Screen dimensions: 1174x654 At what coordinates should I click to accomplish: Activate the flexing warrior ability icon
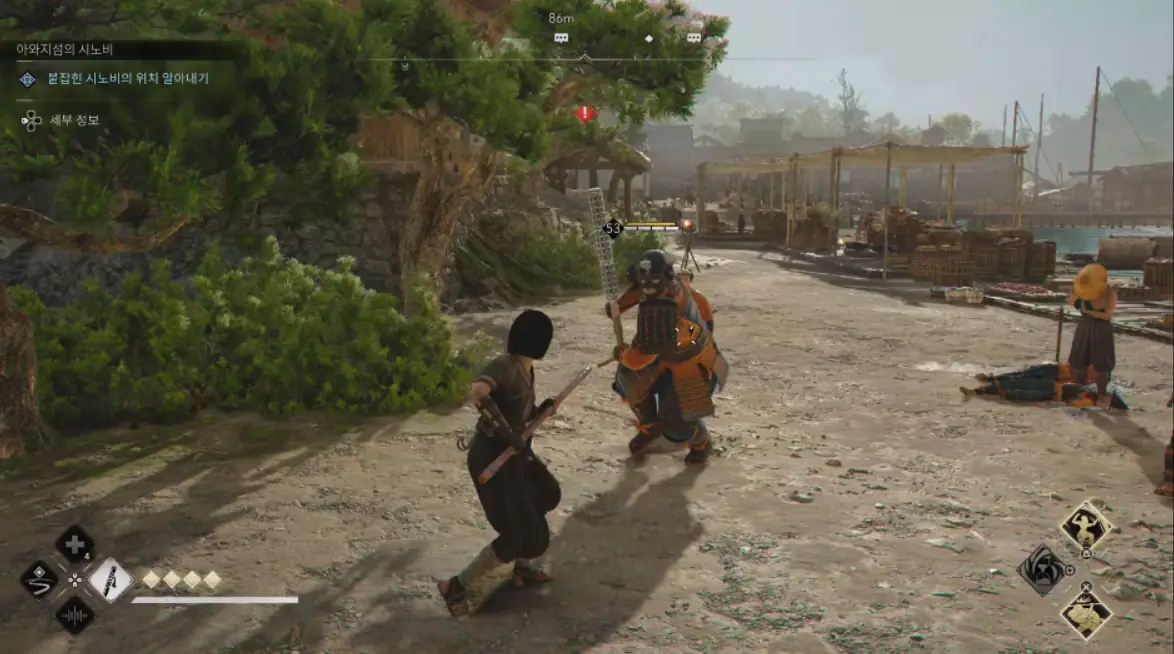[1085, 525]
